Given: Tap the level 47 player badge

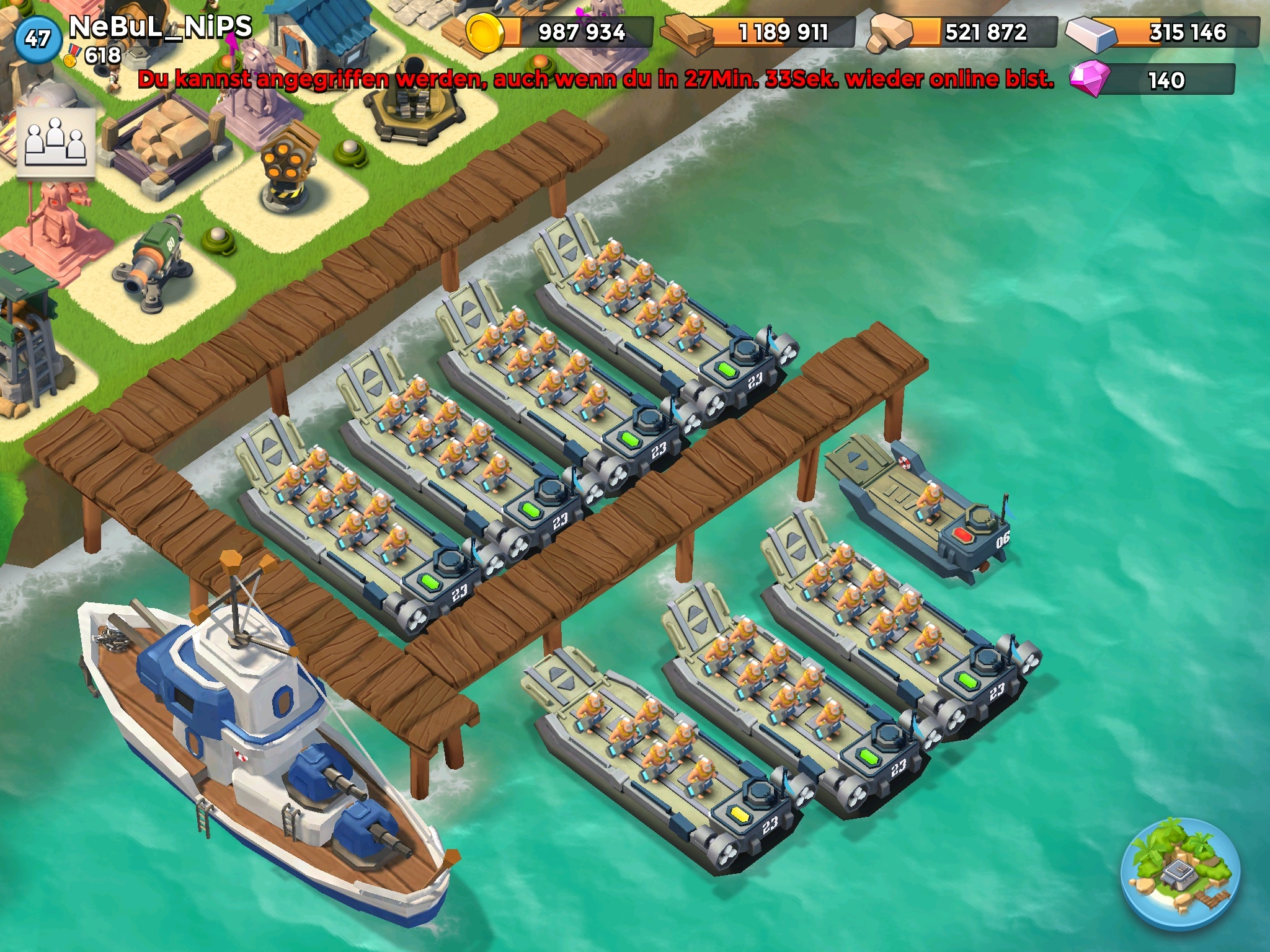Looking at the screenshot, I should pos(37,39).
